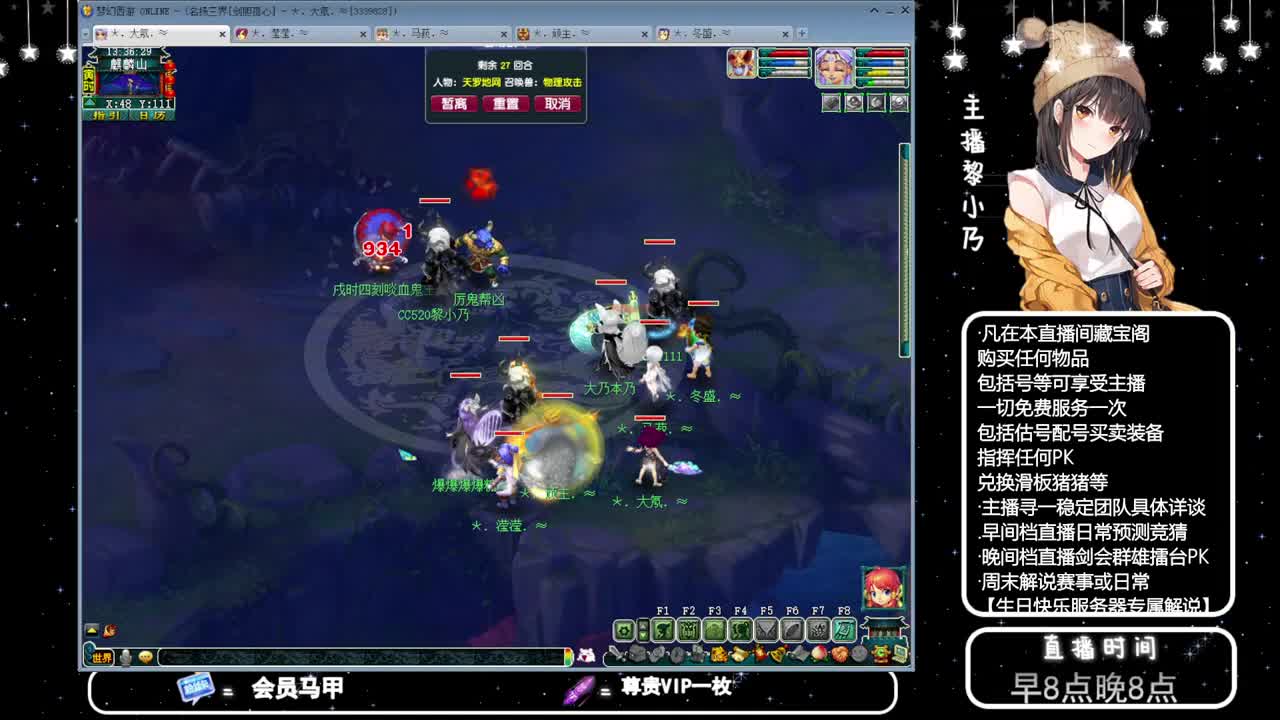Switch to the 莹莹 character tab
Image resolution: width=1280 pixels, height=720 pixels.
280,33
